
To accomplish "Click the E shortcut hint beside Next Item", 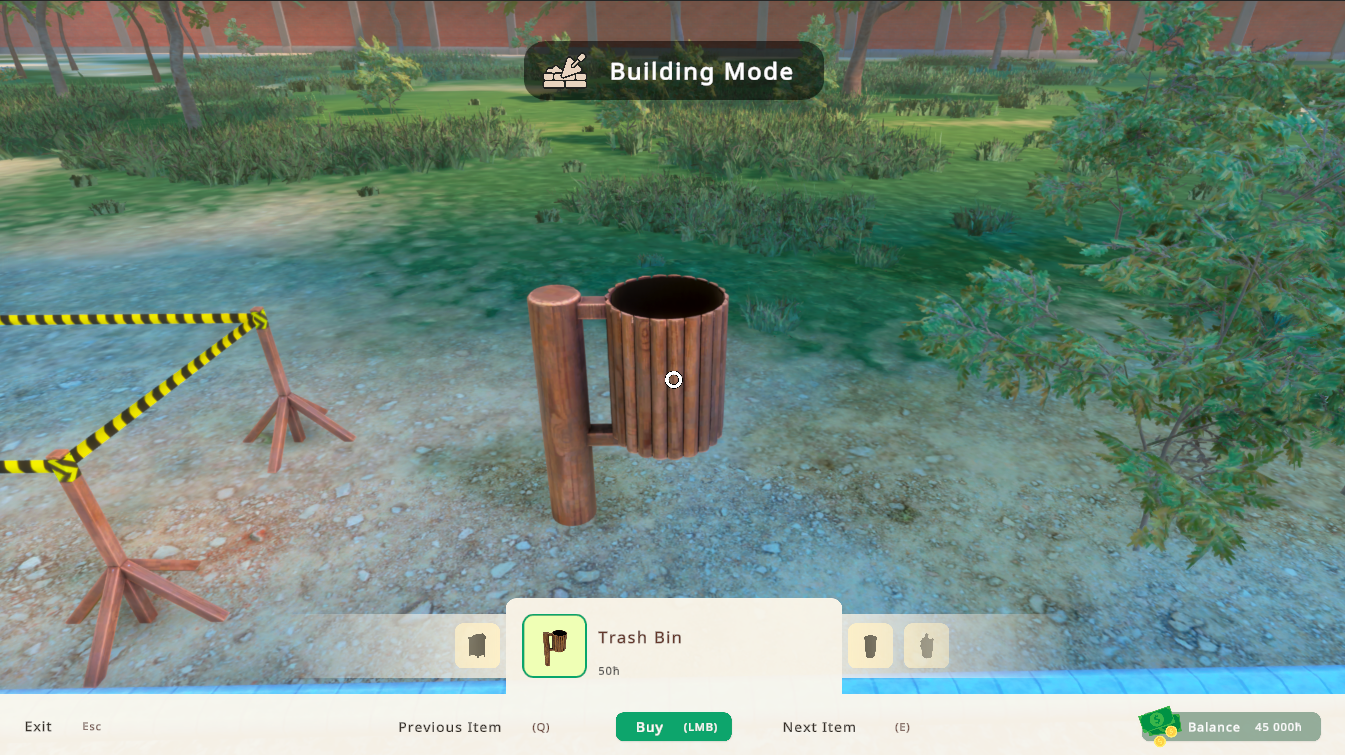I will click(x=902, y=728).
